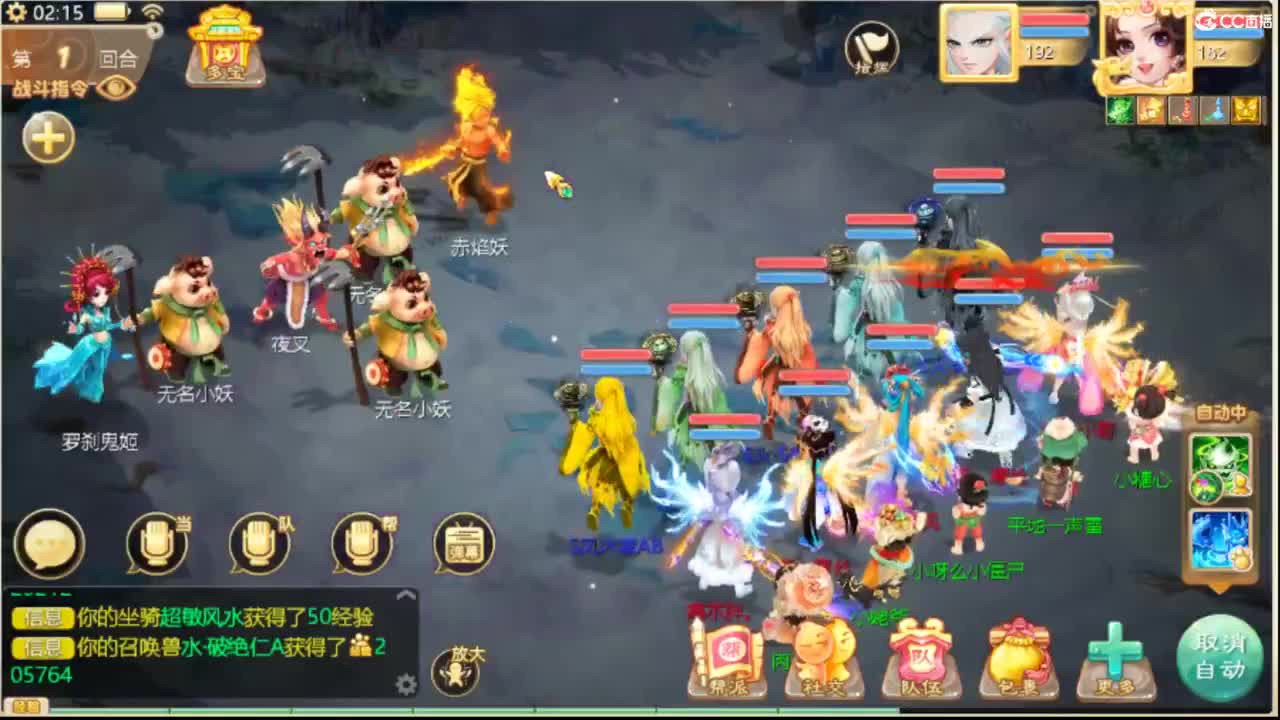1280x720 pixels.
Task: Toggle the 帮 guild chat microphone
Action: pyautogui.click(x=362, y=543)
